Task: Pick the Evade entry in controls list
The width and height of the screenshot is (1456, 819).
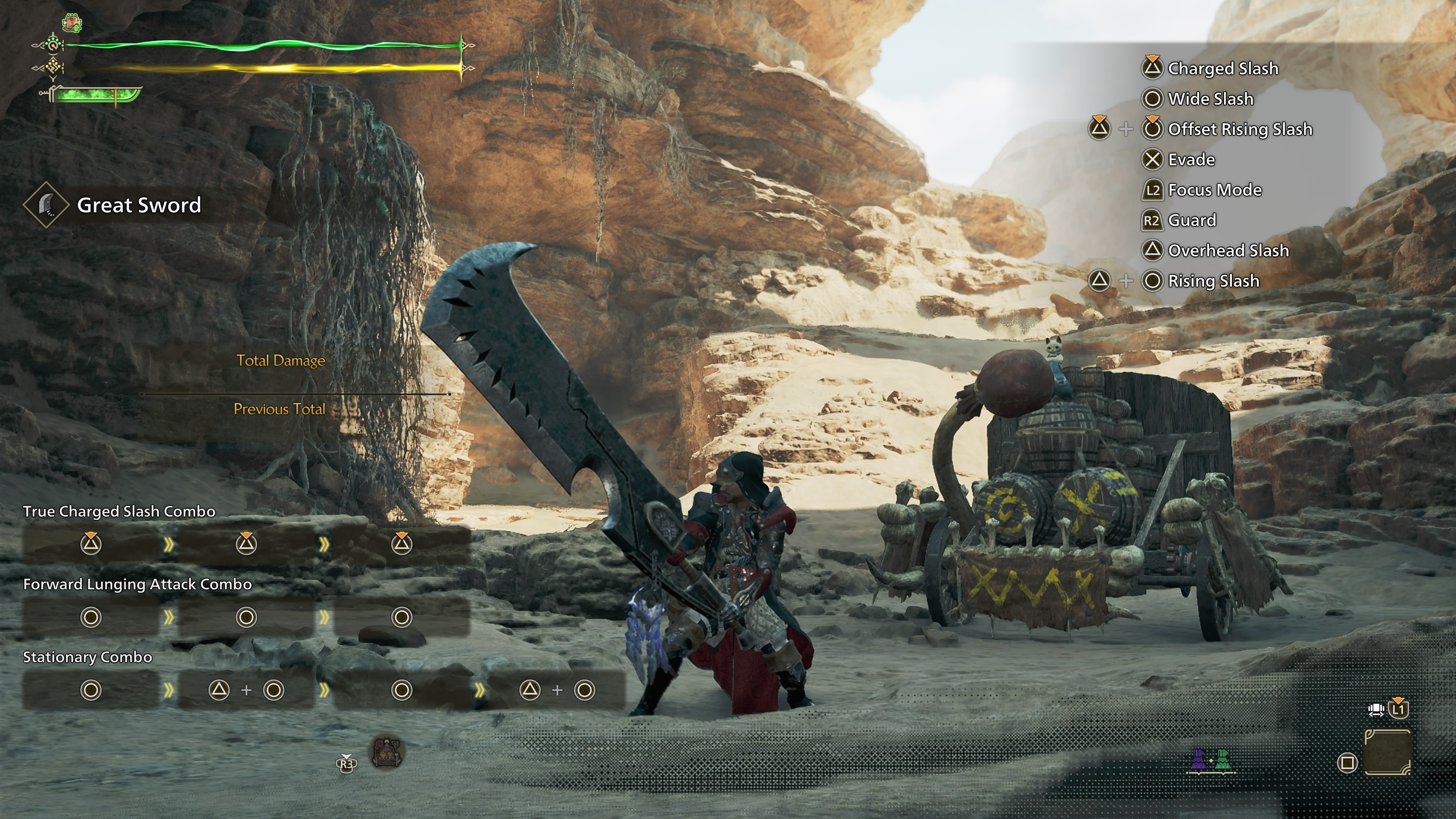Action: 1191,160
